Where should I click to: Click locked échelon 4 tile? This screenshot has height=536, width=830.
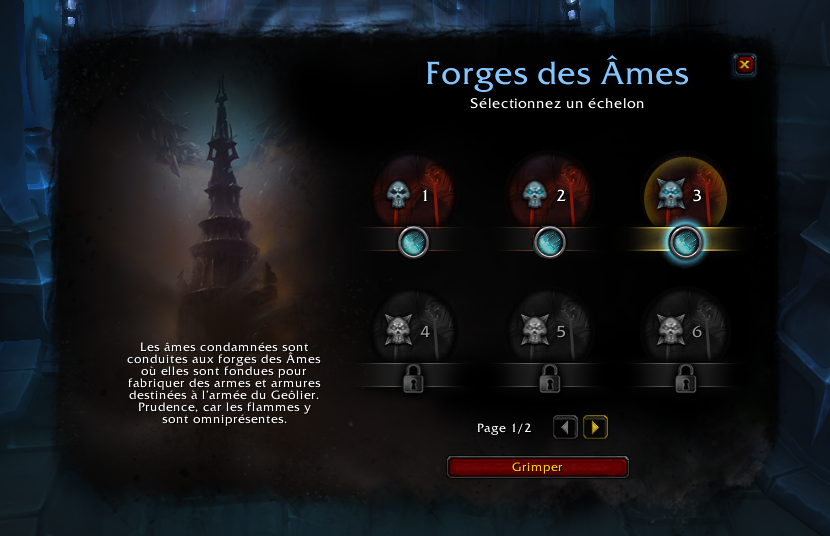[414, 329]
